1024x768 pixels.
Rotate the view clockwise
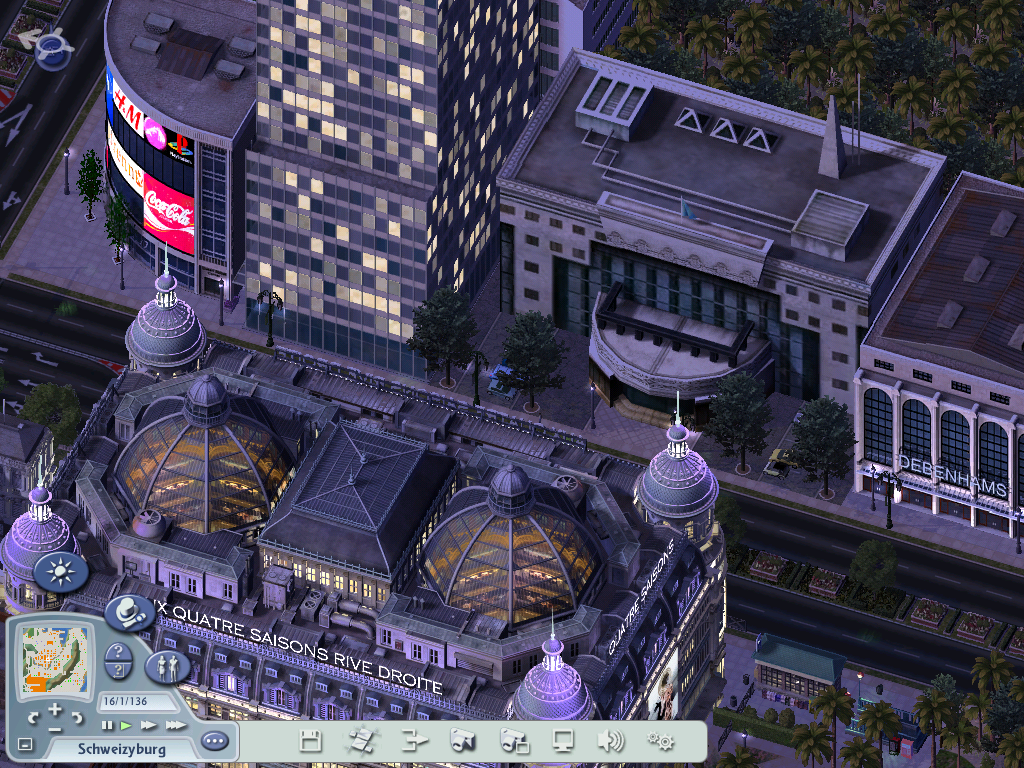coord(77,718)
